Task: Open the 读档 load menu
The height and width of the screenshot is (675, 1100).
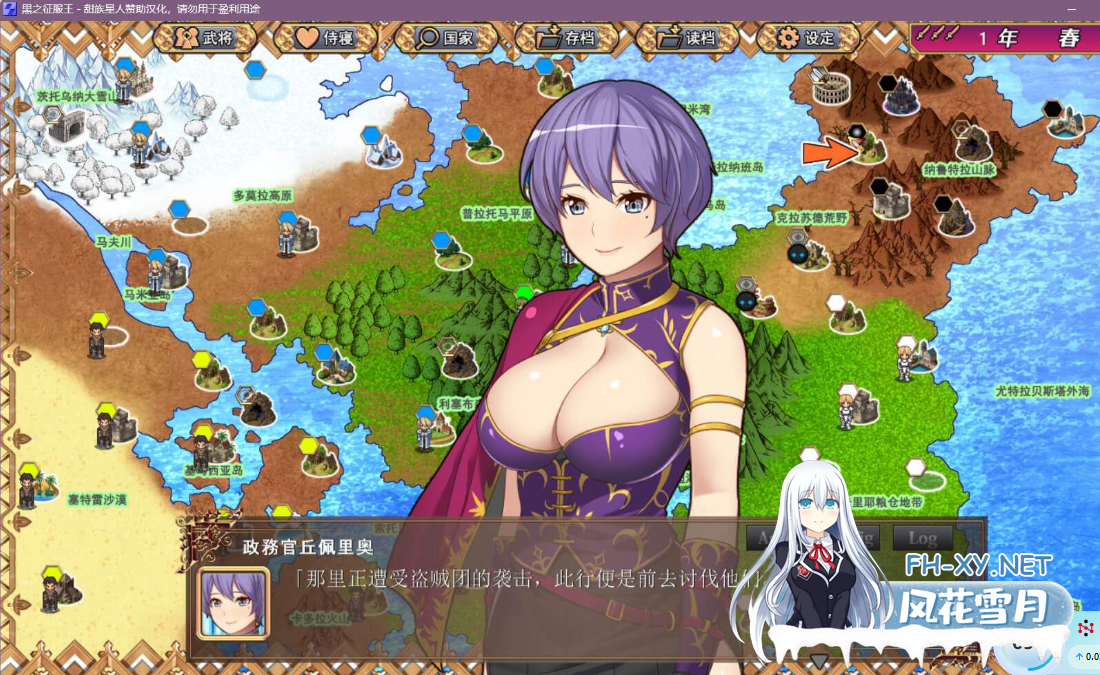Action: point(687,39)
